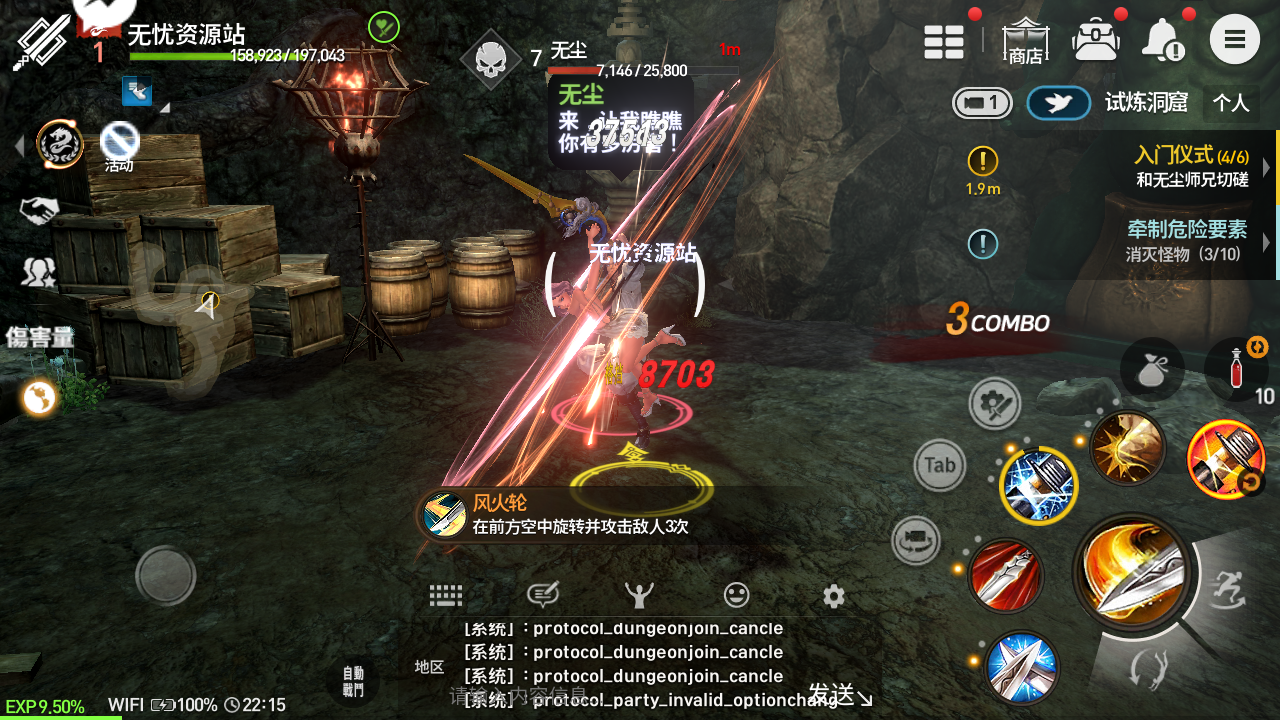This screenshot has width=1280, height=720.
Task: Activate the blue lightning hammer skill
Action: [1038, 486]
